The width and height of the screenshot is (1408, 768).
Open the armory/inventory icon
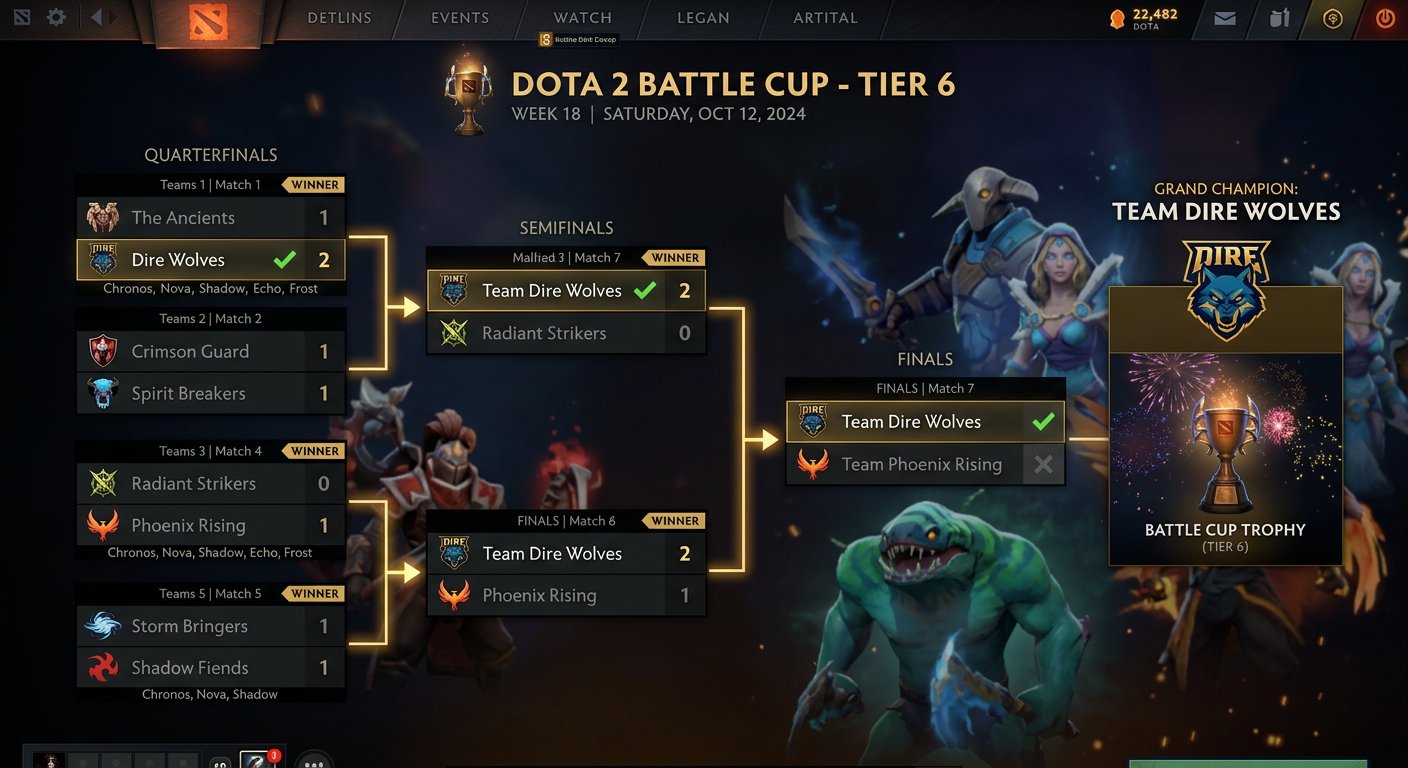(1279, 17)
